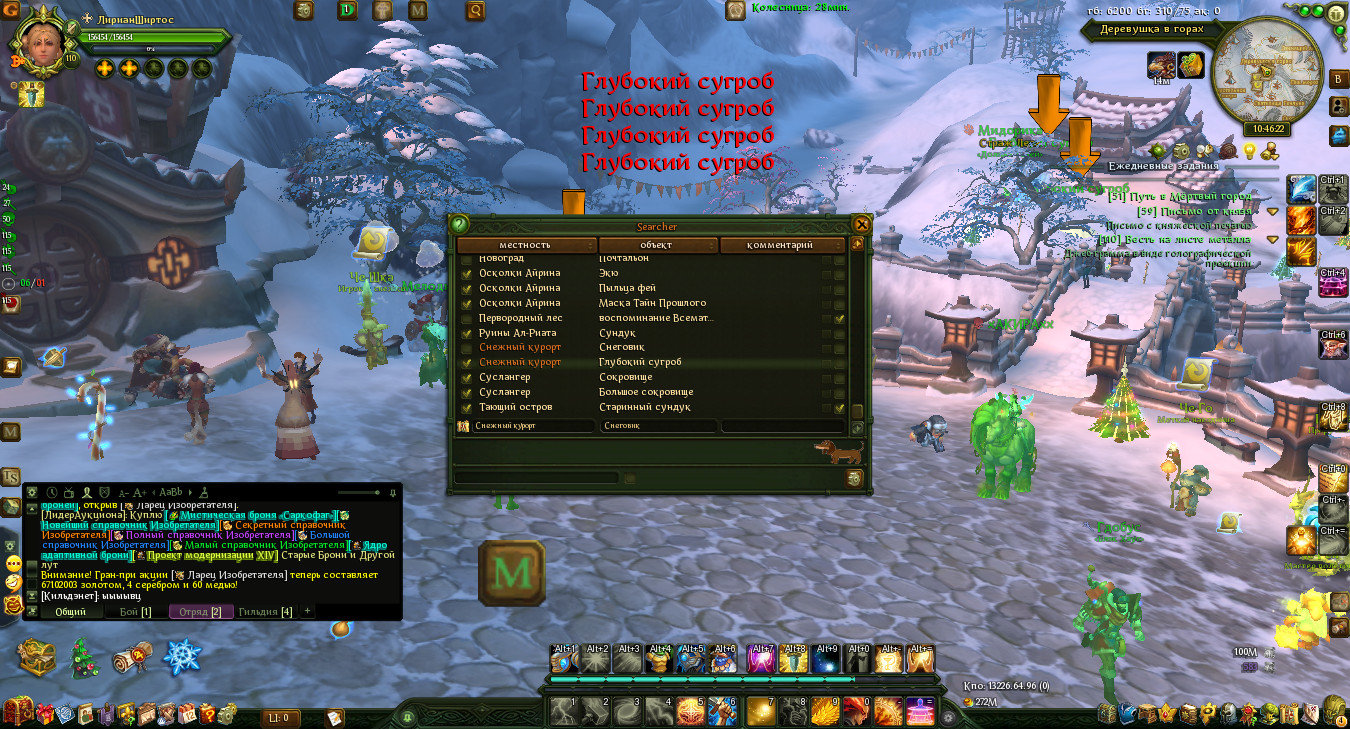Image resolution: width=1350 pixels, height=729 pixels.
Task: Select the Тающий остров Старинный сундук row
Action: point(640,407)
